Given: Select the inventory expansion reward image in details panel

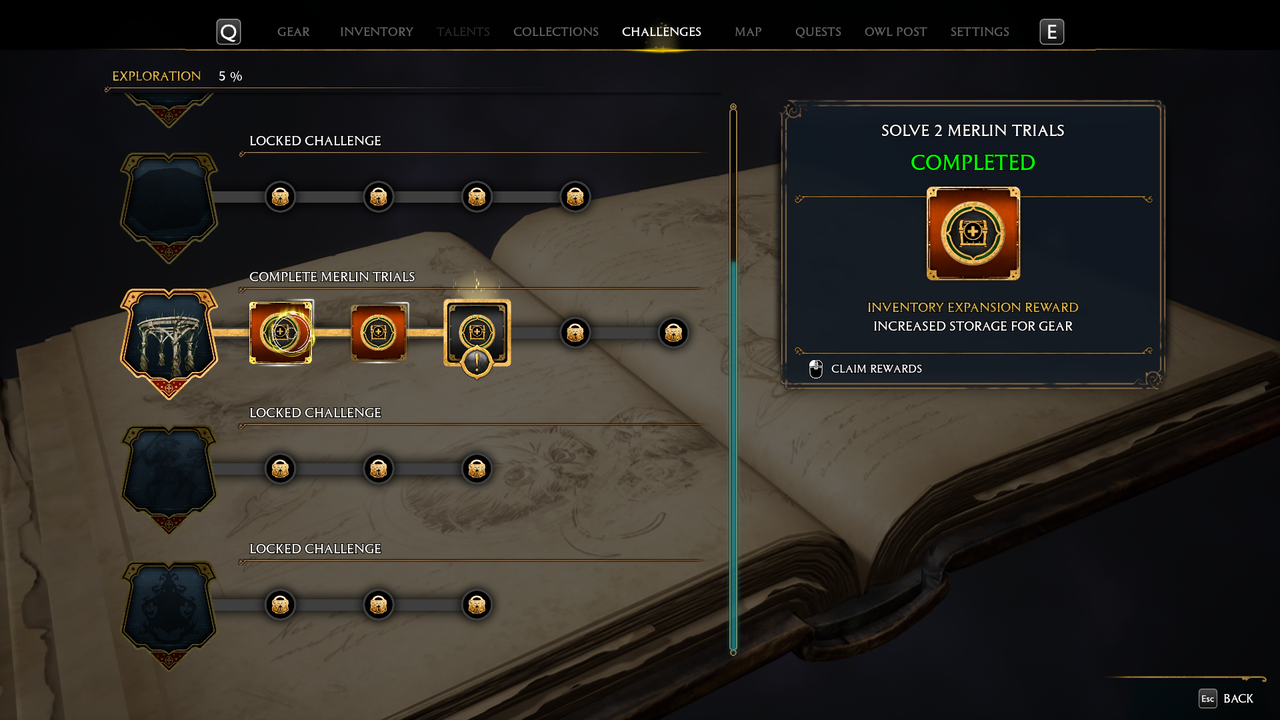Looking at the screenshot, I should pyautogui.click(x=973, y=233).
